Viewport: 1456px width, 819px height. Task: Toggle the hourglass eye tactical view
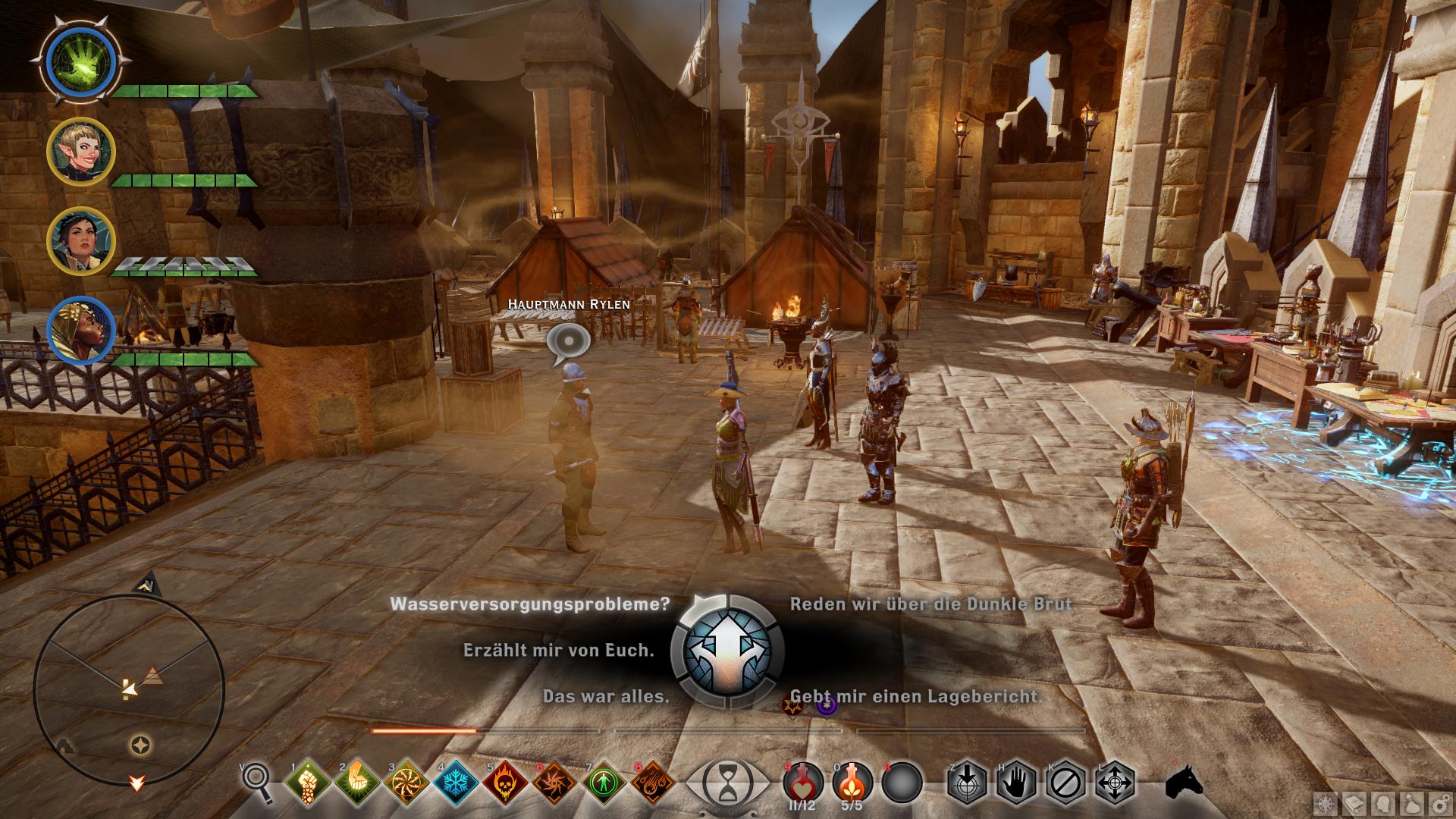(x=726, y=783)
